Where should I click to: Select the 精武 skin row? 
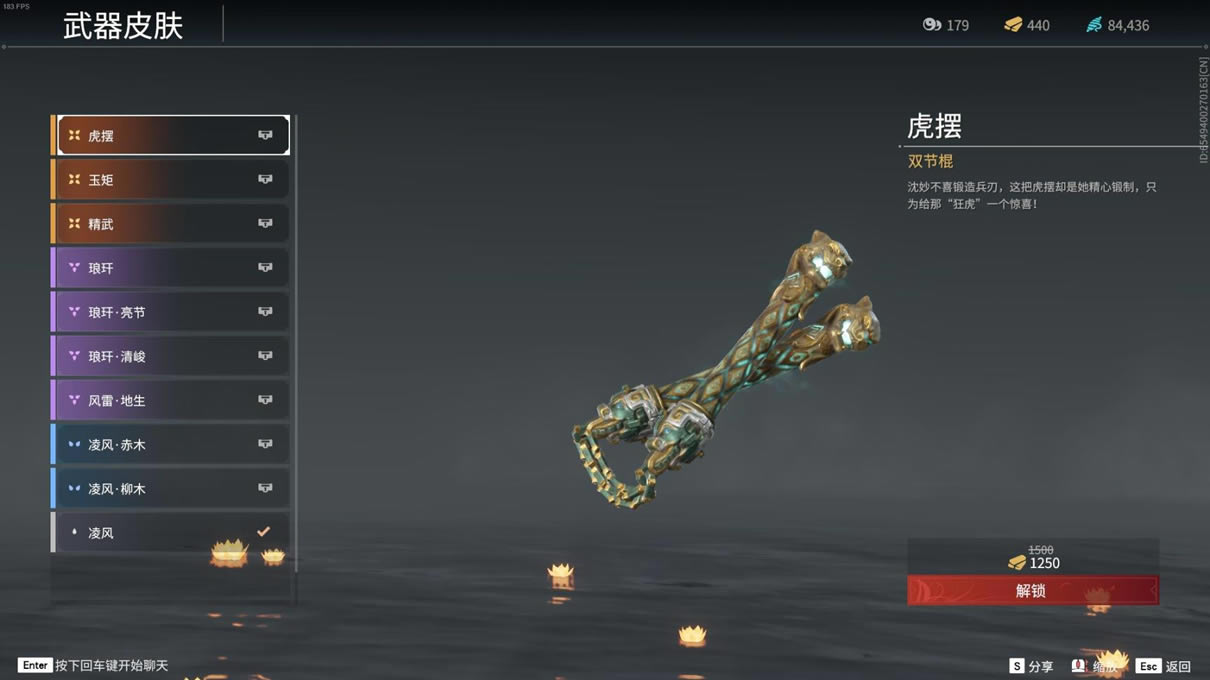tap(172, 224)
